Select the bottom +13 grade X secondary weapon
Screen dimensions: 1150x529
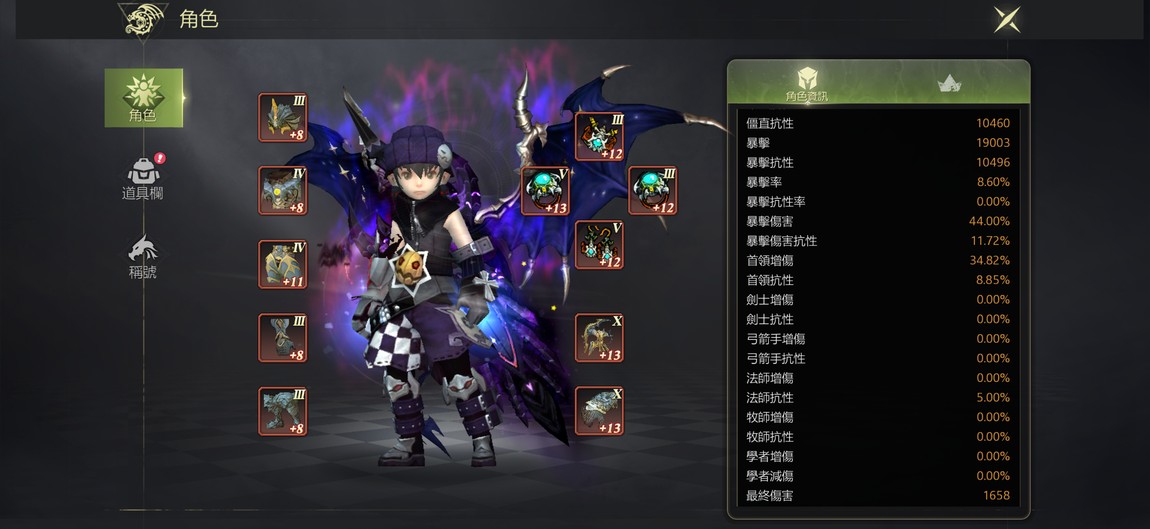point(600,411)
